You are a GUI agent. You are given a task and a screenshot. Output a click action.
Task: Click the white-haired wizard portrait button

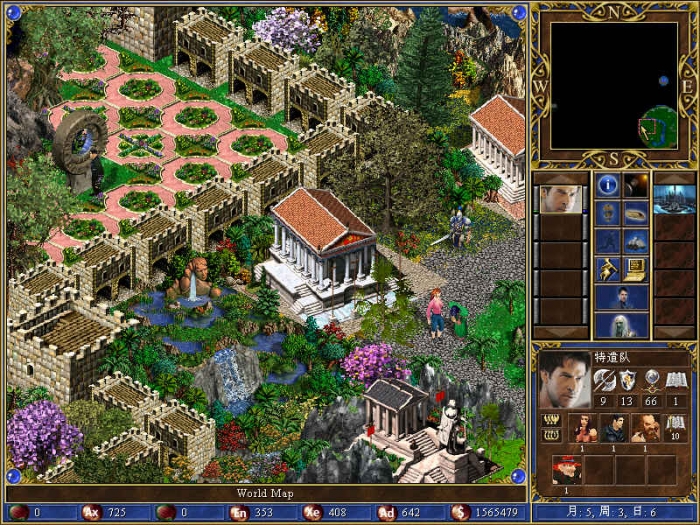[621, 326]
